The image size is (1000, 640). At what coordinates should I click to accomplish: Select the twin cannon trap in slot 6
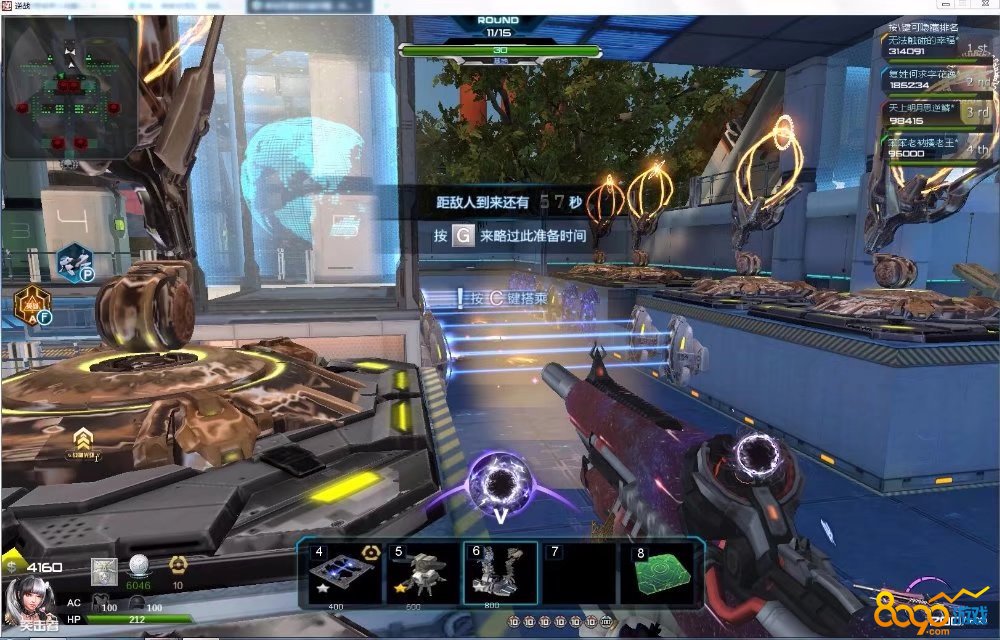click(x=499, y=574)
